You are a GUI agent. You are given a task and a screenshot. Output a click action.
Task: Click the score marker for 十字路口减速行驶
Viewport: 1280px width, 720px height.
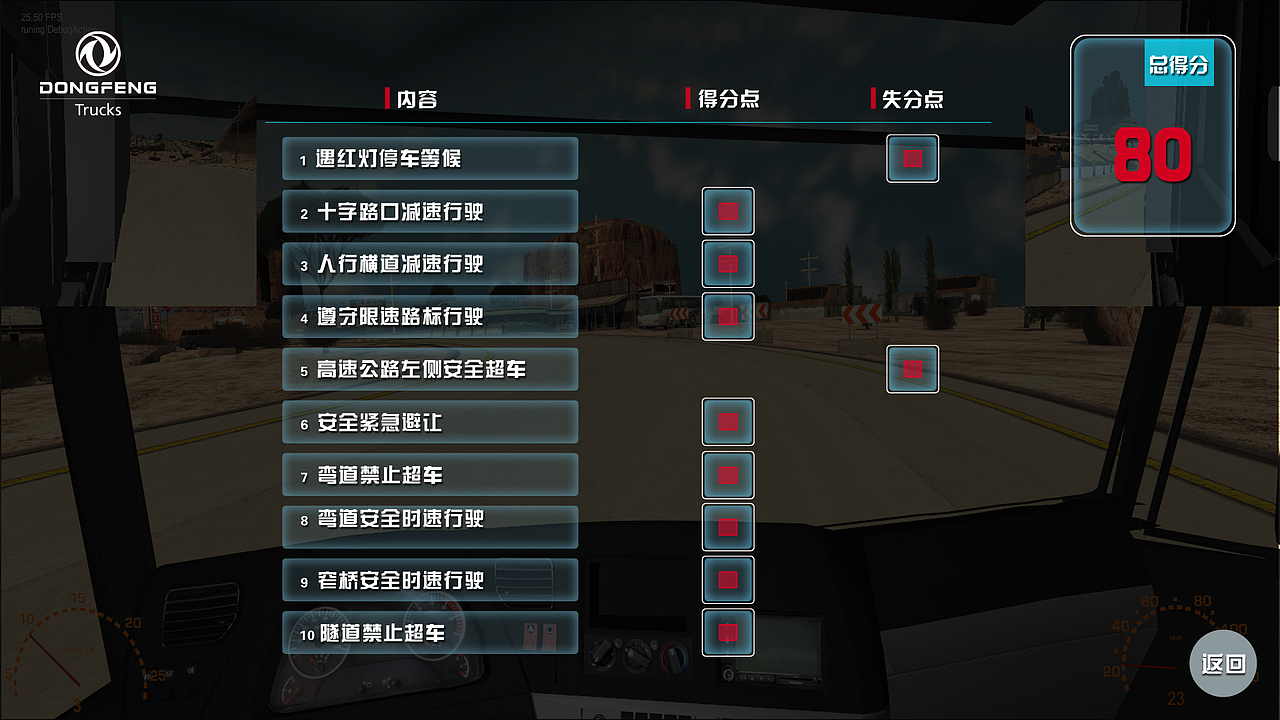tap(728, 211)
